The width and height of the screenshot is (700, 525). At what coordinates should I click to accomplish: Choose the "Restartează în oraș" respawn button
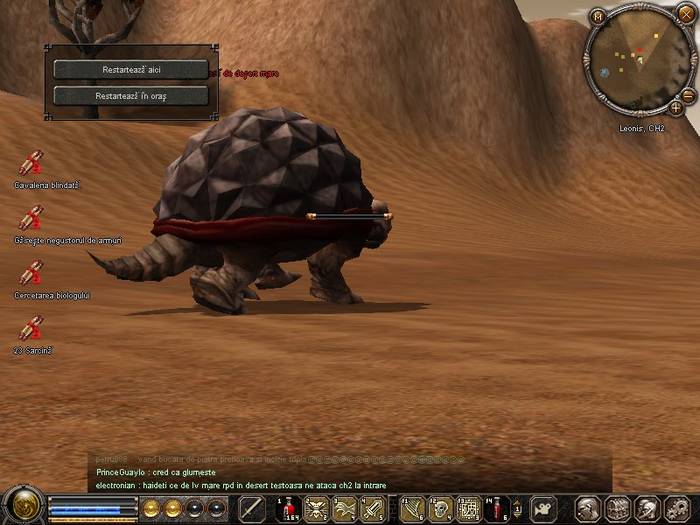130,96
